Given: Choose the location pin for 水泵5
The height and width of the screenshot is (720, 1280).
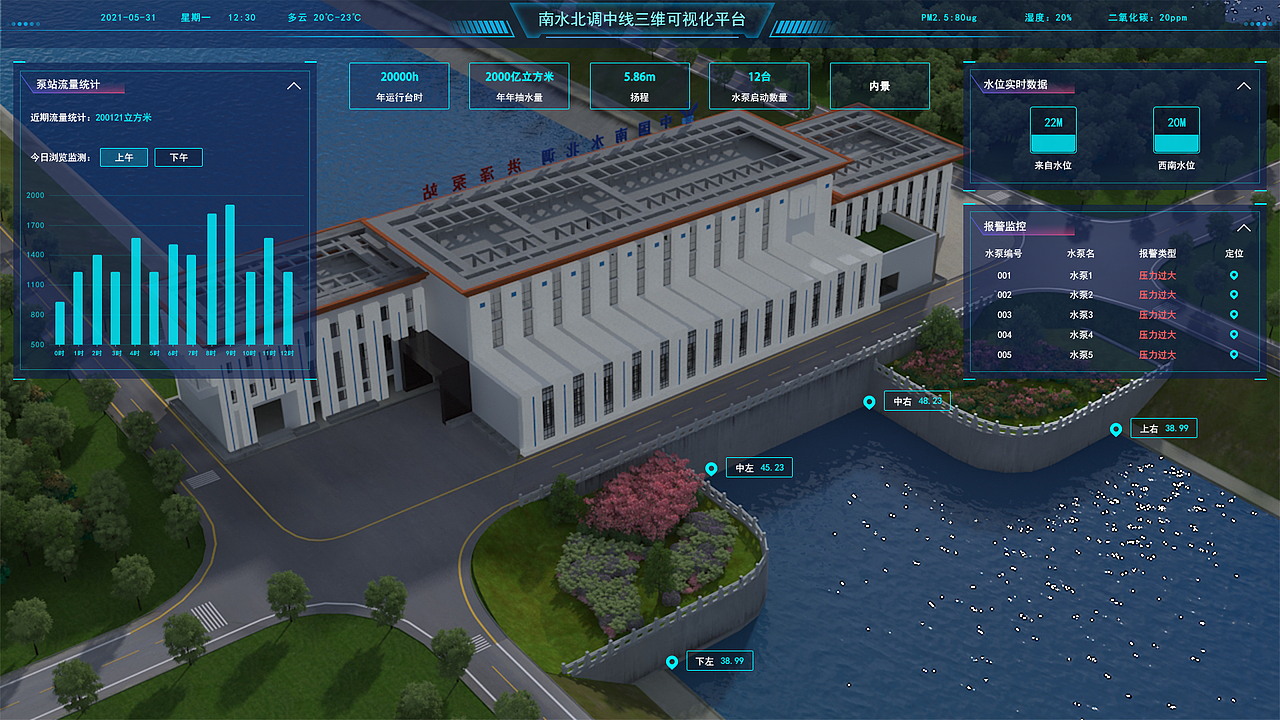Looking at the screenshot, I should click(1234, 355).
